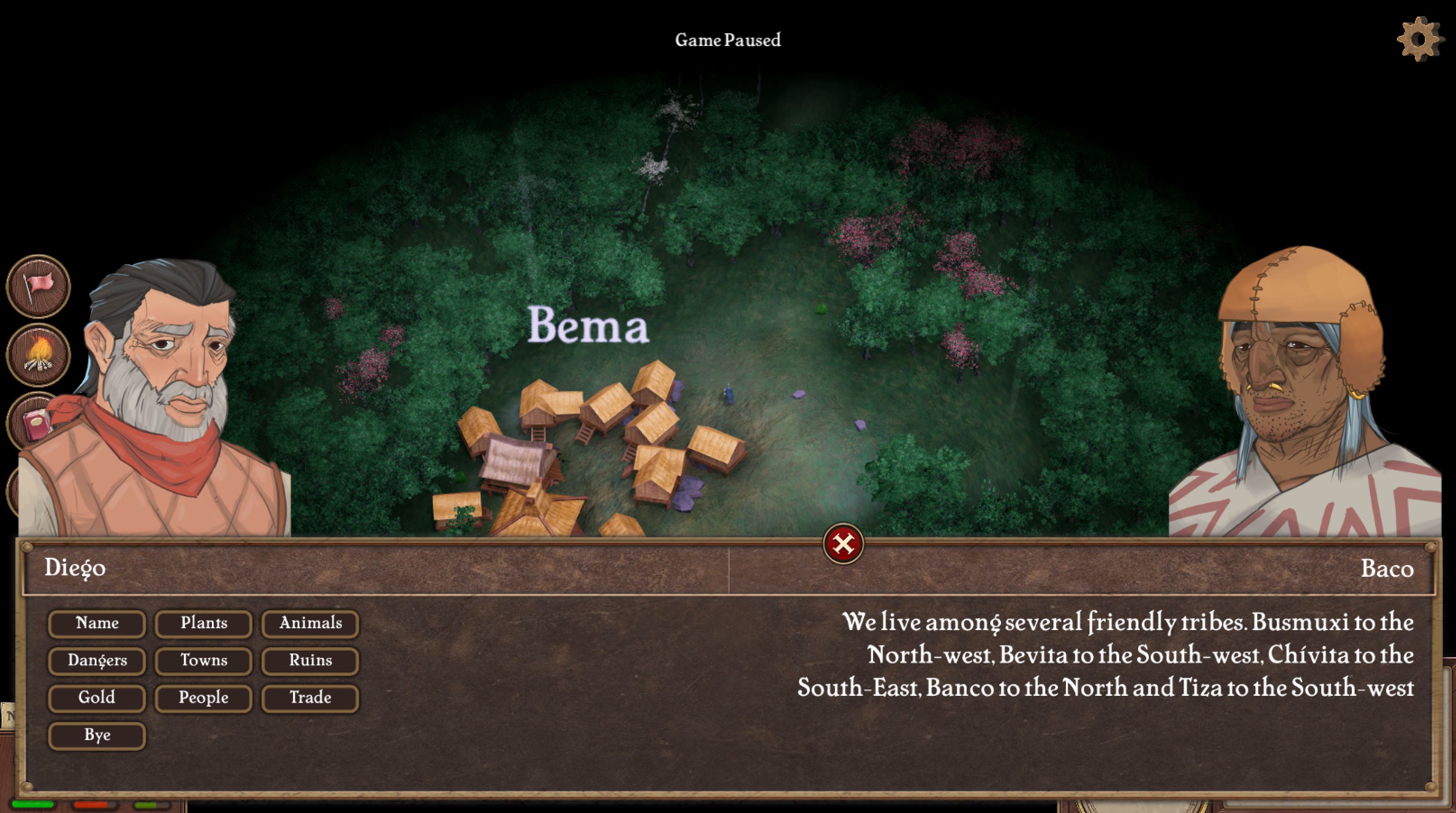Ask Baco about Gold
Image resolution: width=1456 pixels, height=813 pixels.
(x=96, y=698)
